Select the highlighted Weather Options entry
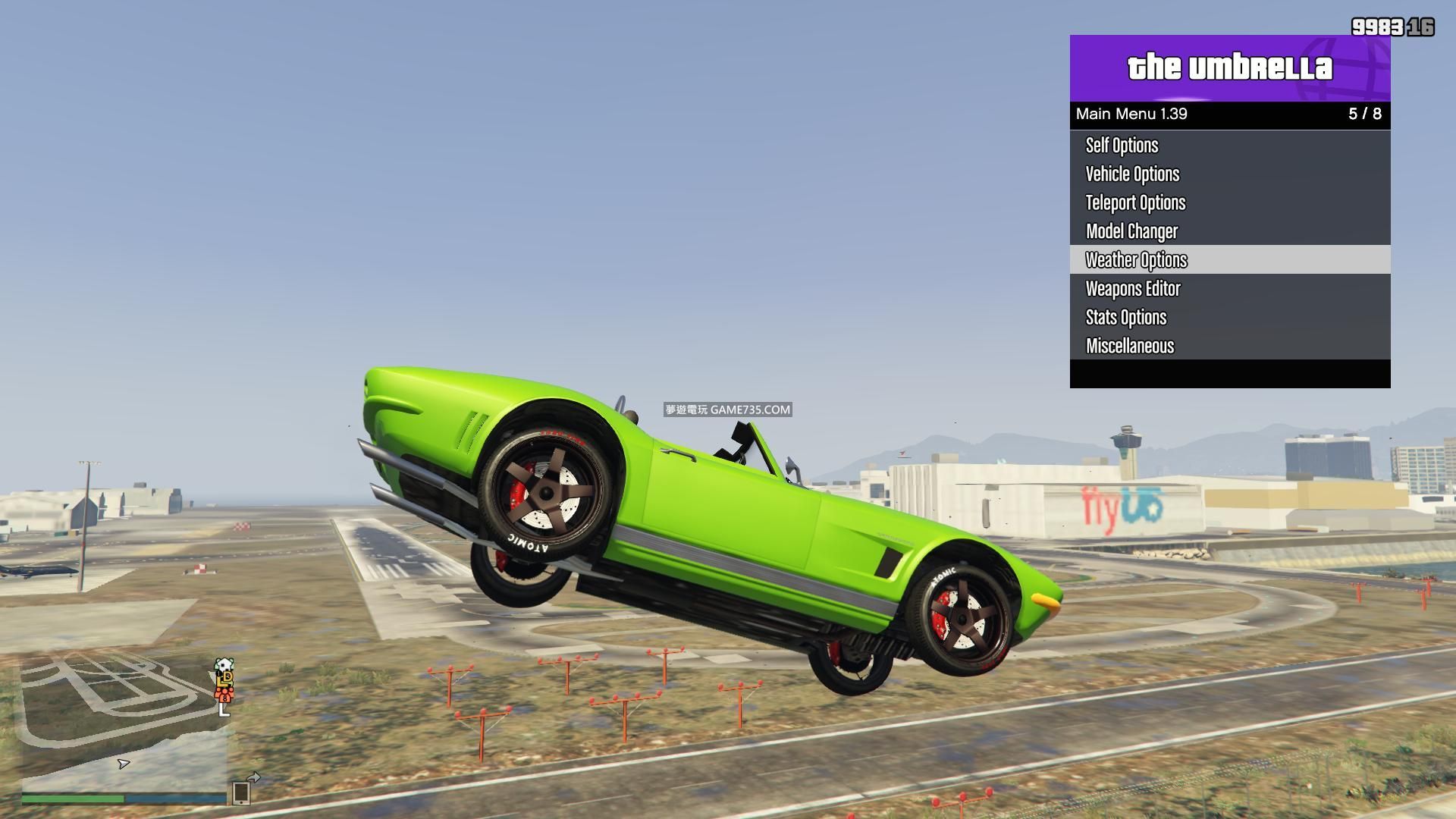Image resolution: width=1456 pixels, height=819 pixels. (1136, 260)
